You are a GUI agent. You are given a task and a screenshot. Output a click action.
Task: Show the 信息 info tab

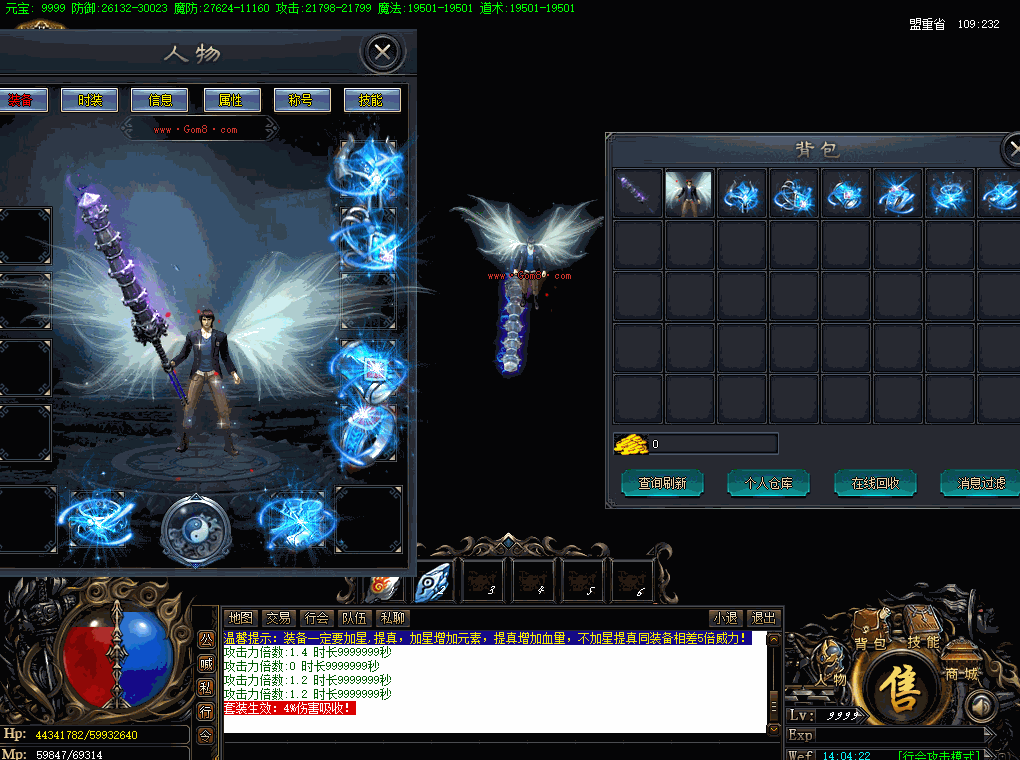tap(160, 100)
